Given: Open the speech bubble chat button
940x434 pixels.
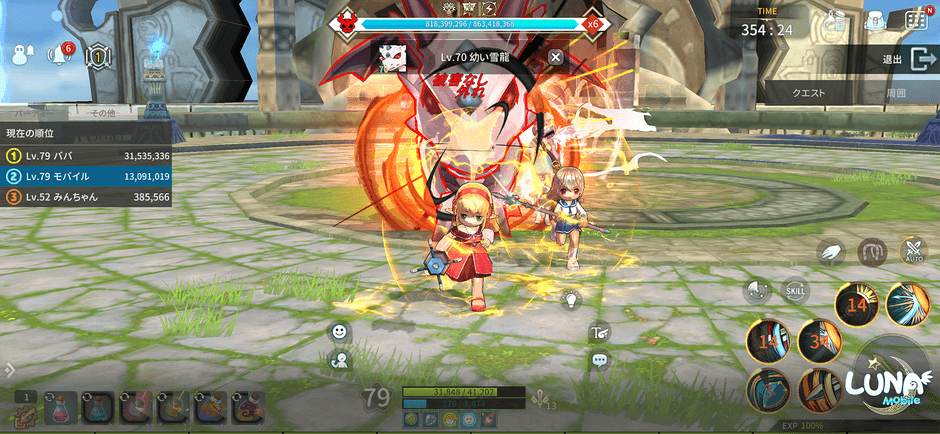Looking at the screenshot, I should click(x=600, y=360).
